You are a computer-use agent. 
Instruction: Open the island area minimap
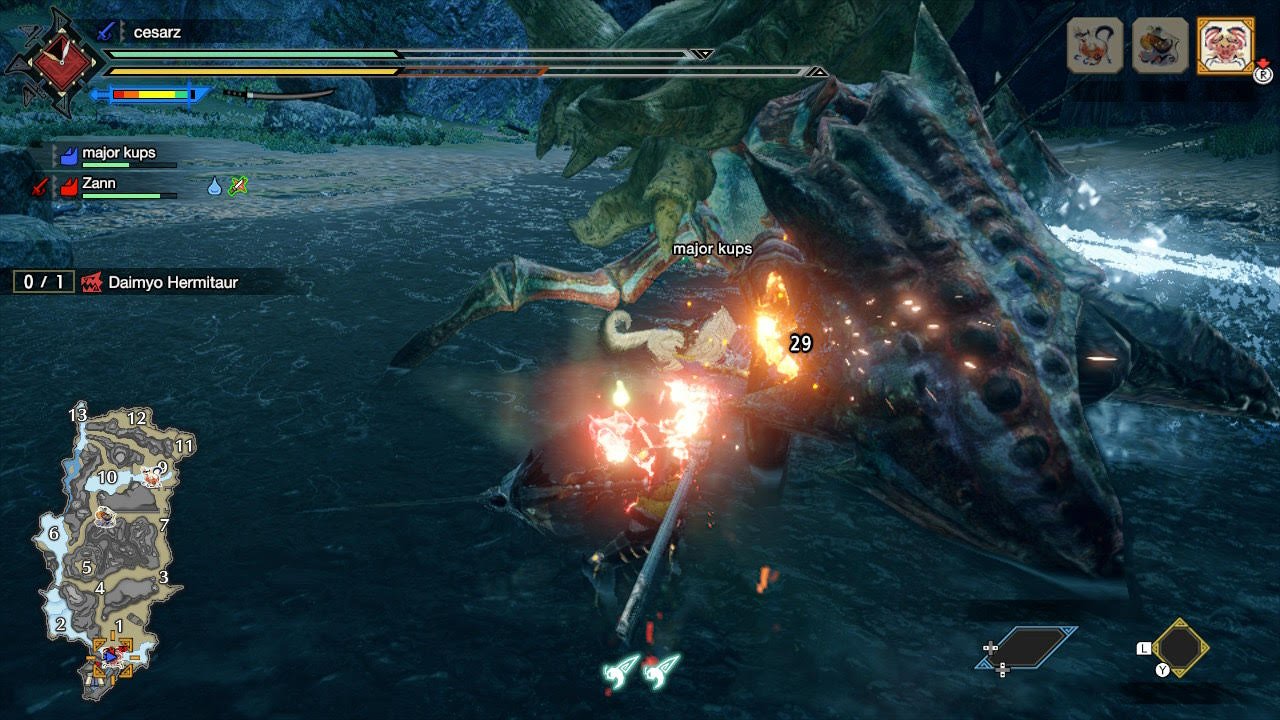tap(110, 550)
